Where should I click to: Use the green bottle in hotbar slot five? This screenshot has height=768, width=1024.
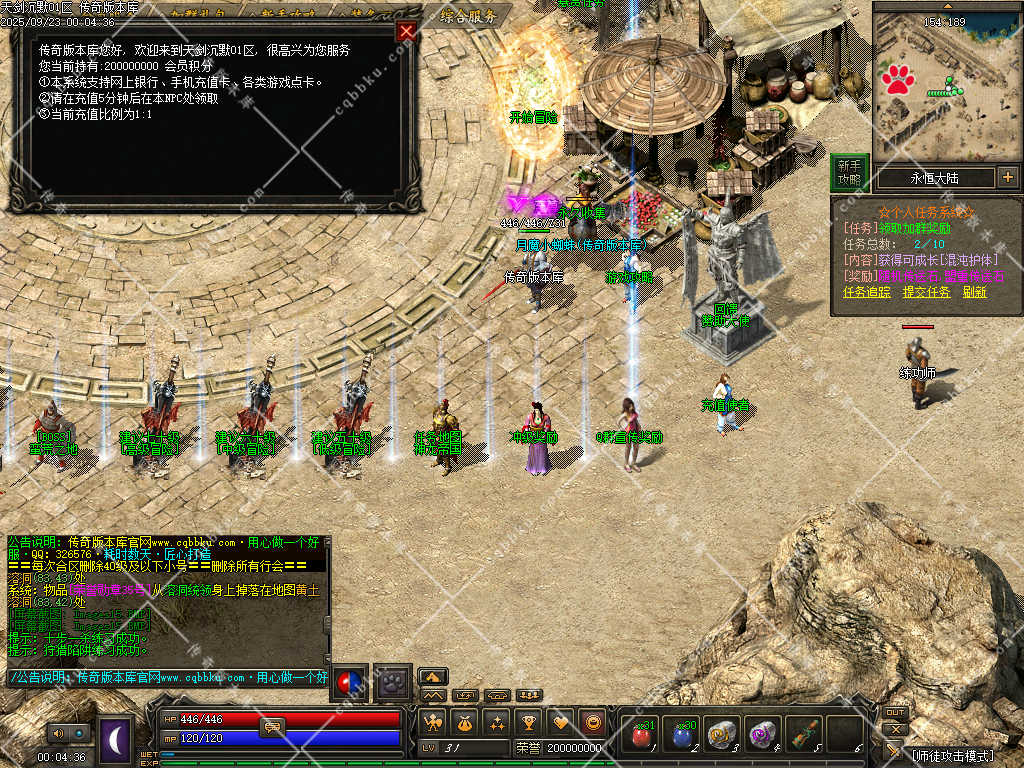pos(803,735)
